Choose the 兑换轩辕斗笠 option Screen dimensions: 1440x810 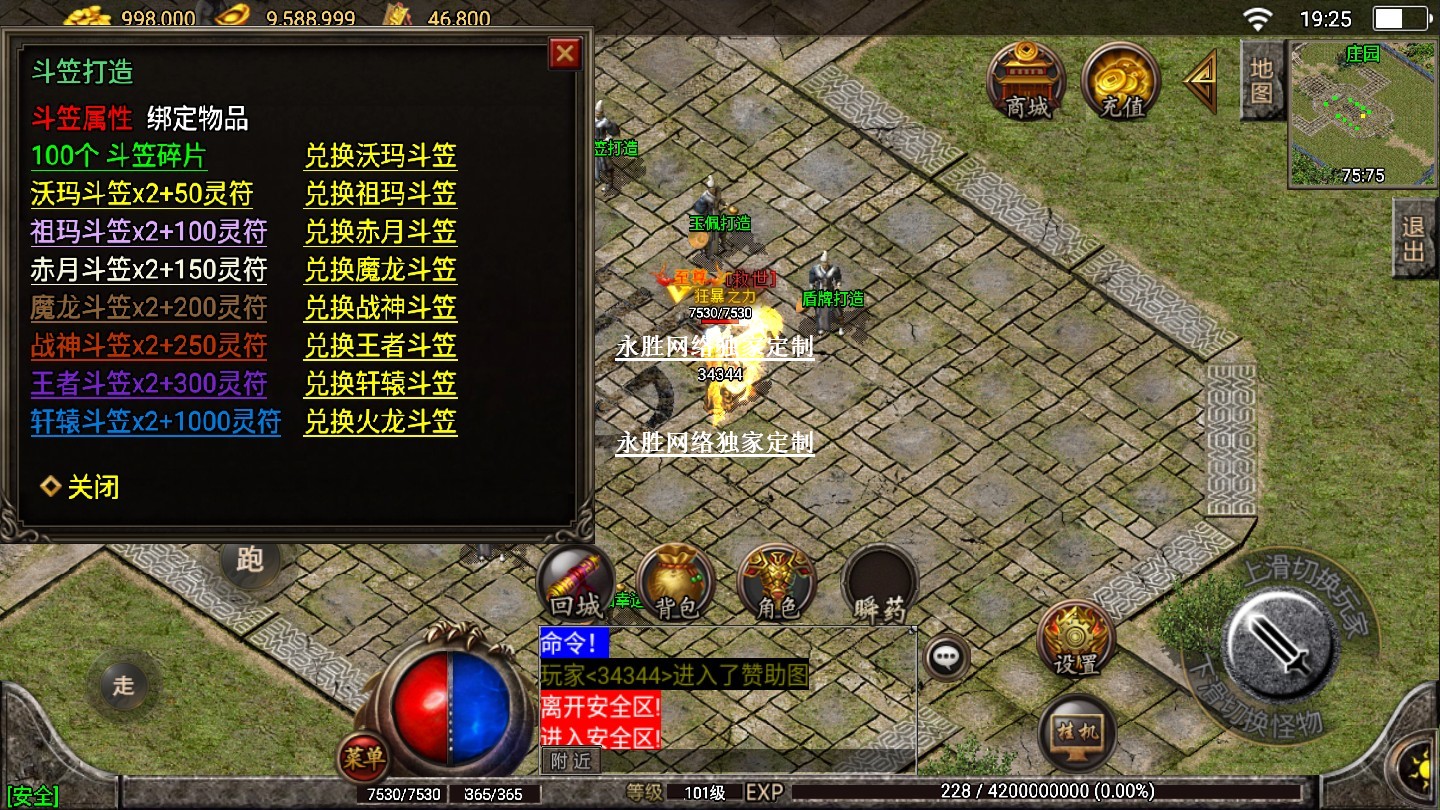point(380,384)
